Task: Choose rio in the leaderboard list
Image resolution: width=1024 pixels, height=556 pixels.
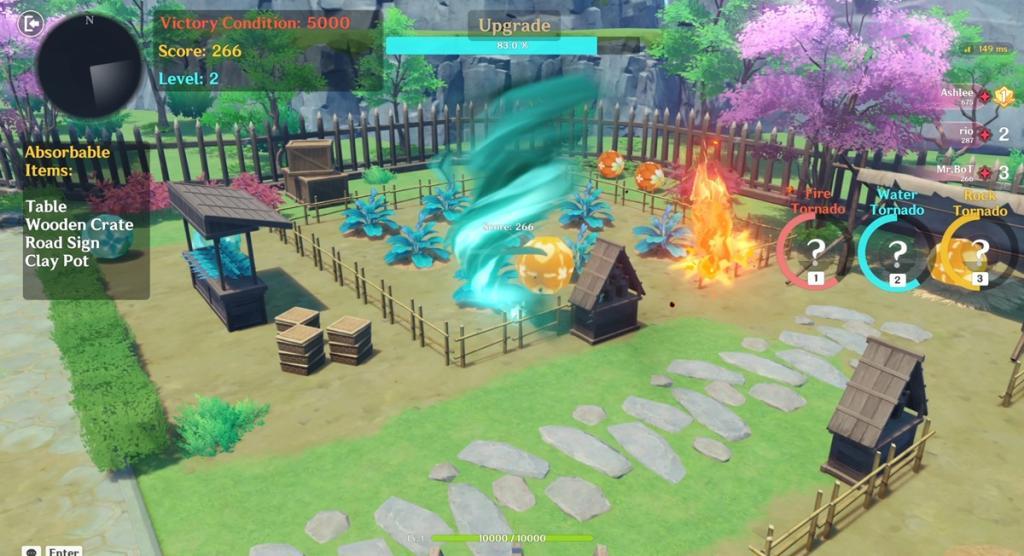Action: point(966,134)
